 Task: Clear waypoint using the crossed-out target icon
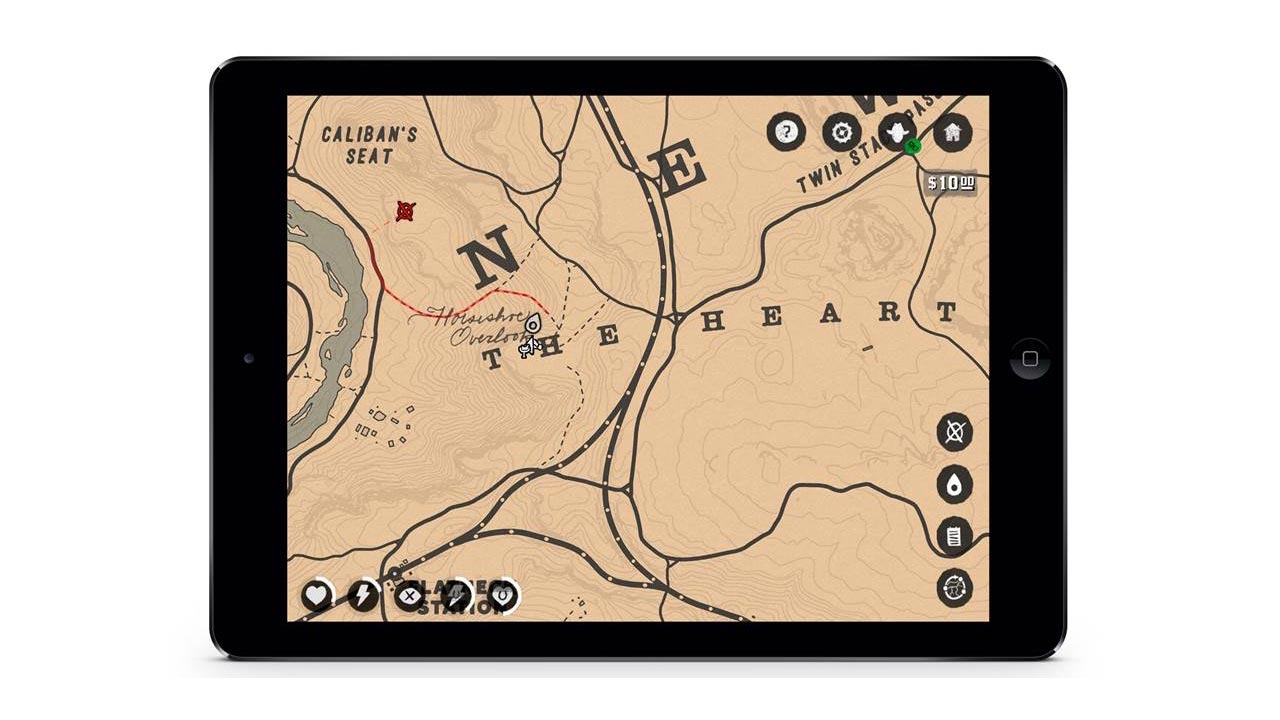(x=955, y=432)
